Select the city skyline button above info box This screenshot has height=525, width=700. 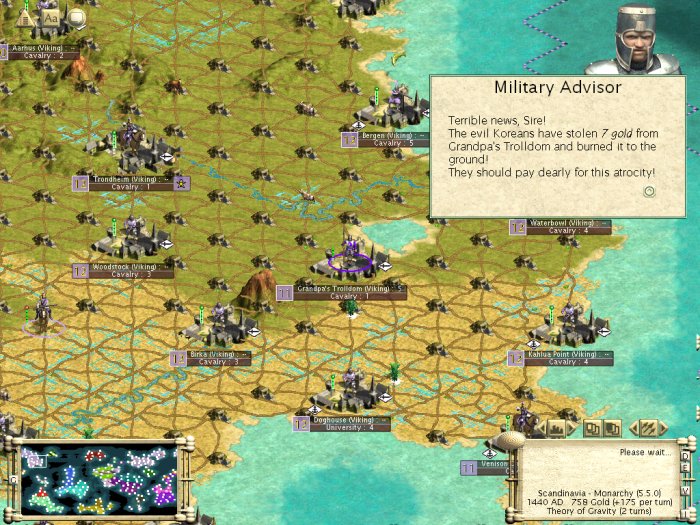(556, 428)
